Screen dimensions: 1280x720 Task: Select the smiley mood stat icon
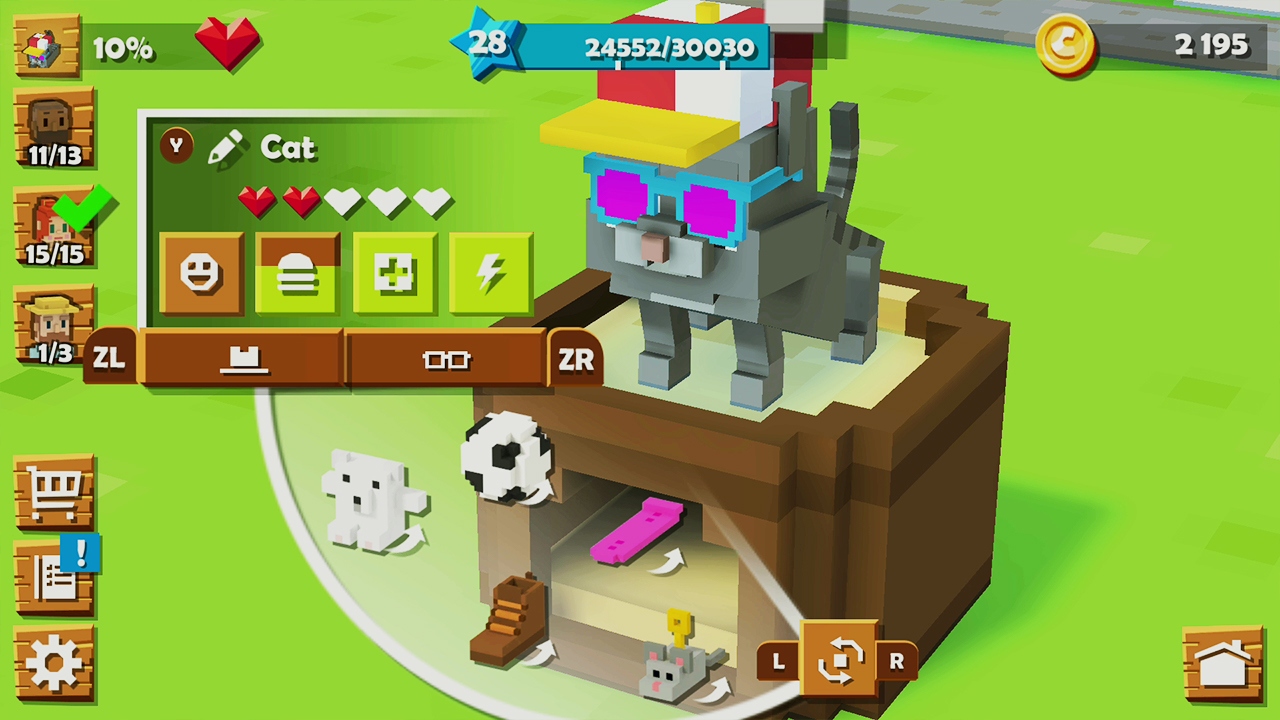pos(203,270)
